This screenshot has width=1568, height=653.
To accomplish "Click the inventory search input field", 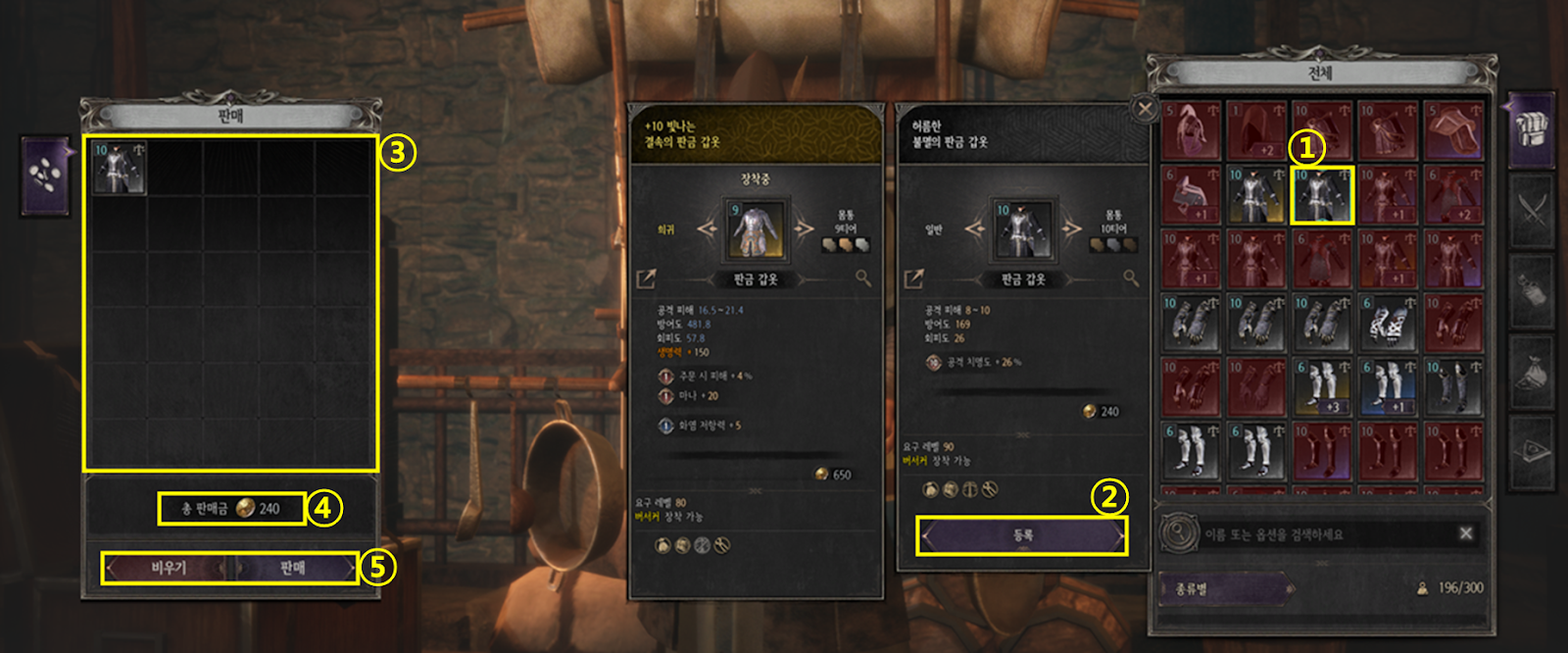I will pos(1323,534).
